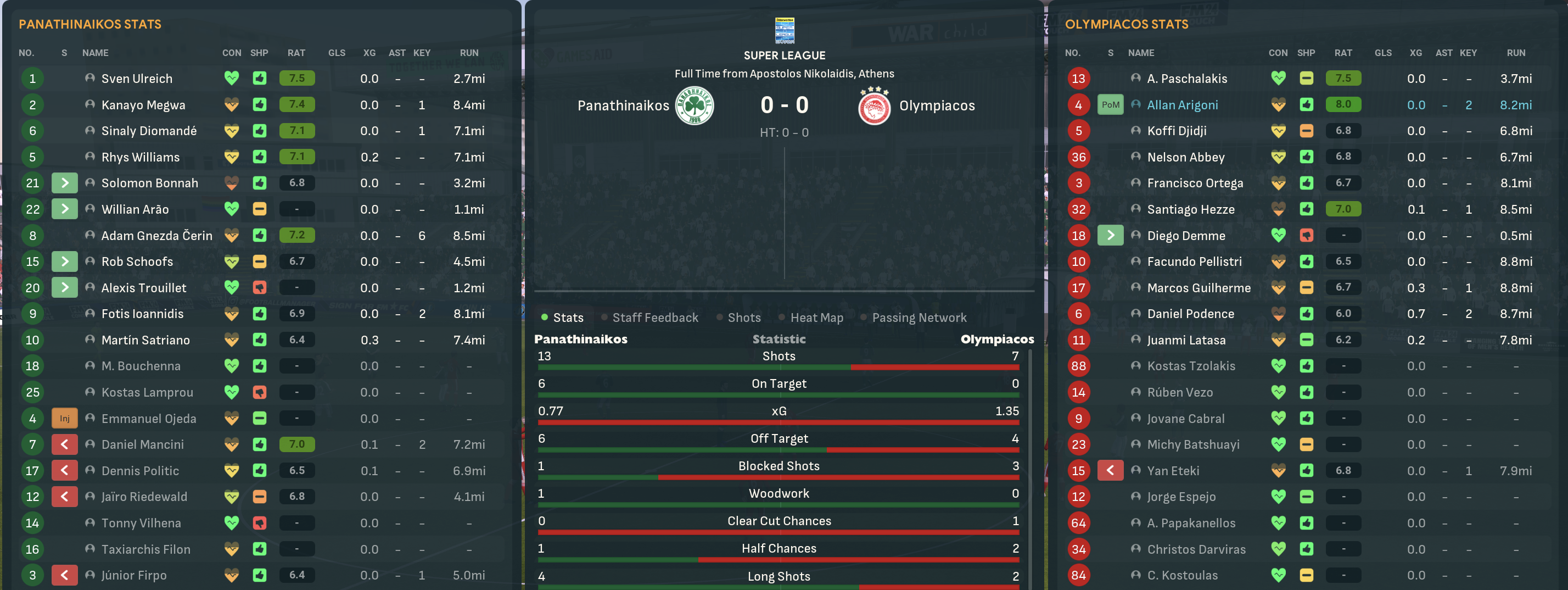Click Allan Arigoni's name
The height and width of the screenshot is (590, 1568).
(x=1182, y=105)
